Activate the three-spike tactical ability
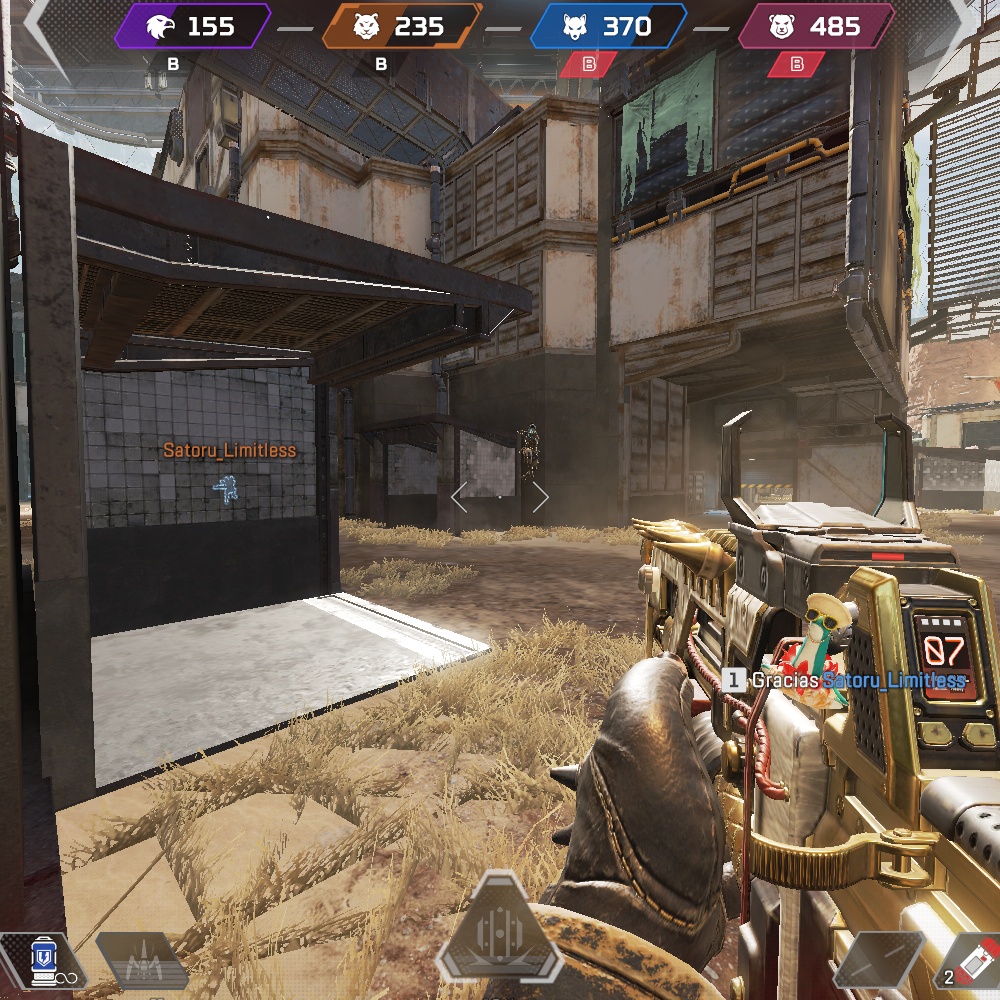Image resolution: width=1000 pixels, height=1000 pixels. [141, 962]
